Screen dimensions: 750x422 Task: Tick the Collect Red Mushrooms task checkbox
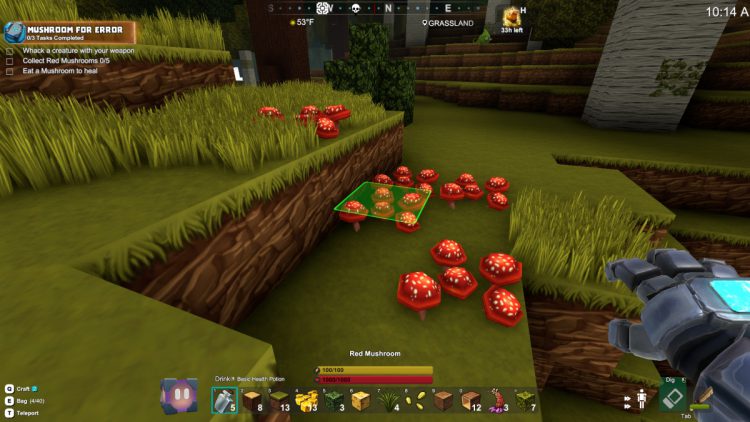click(x=9, y=59)
